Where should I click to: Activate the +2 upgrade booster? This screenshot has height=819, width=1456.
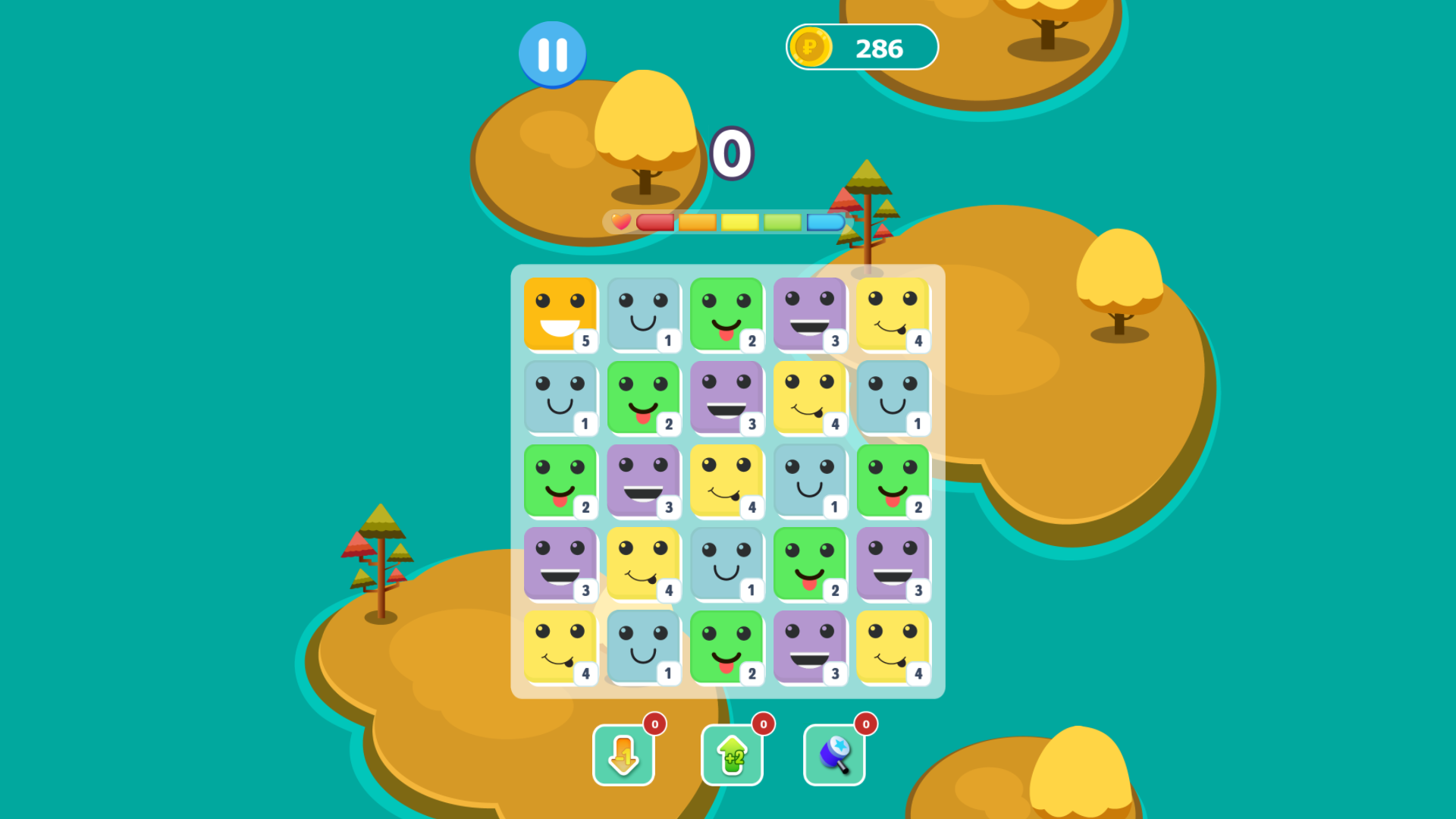click(731, 755)
